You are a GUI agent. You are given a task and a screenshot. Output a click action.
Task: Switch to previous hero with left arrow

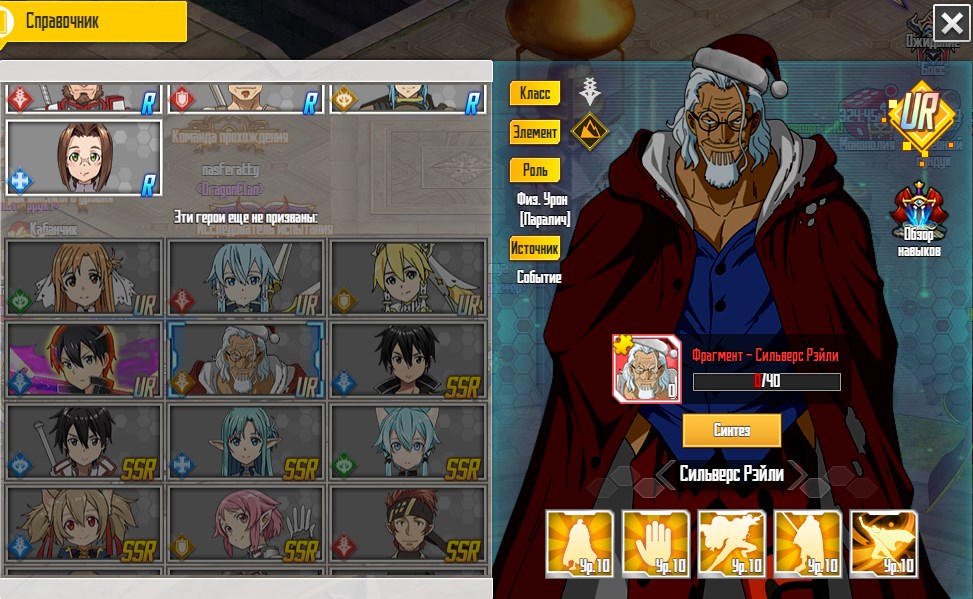(665, 475)
